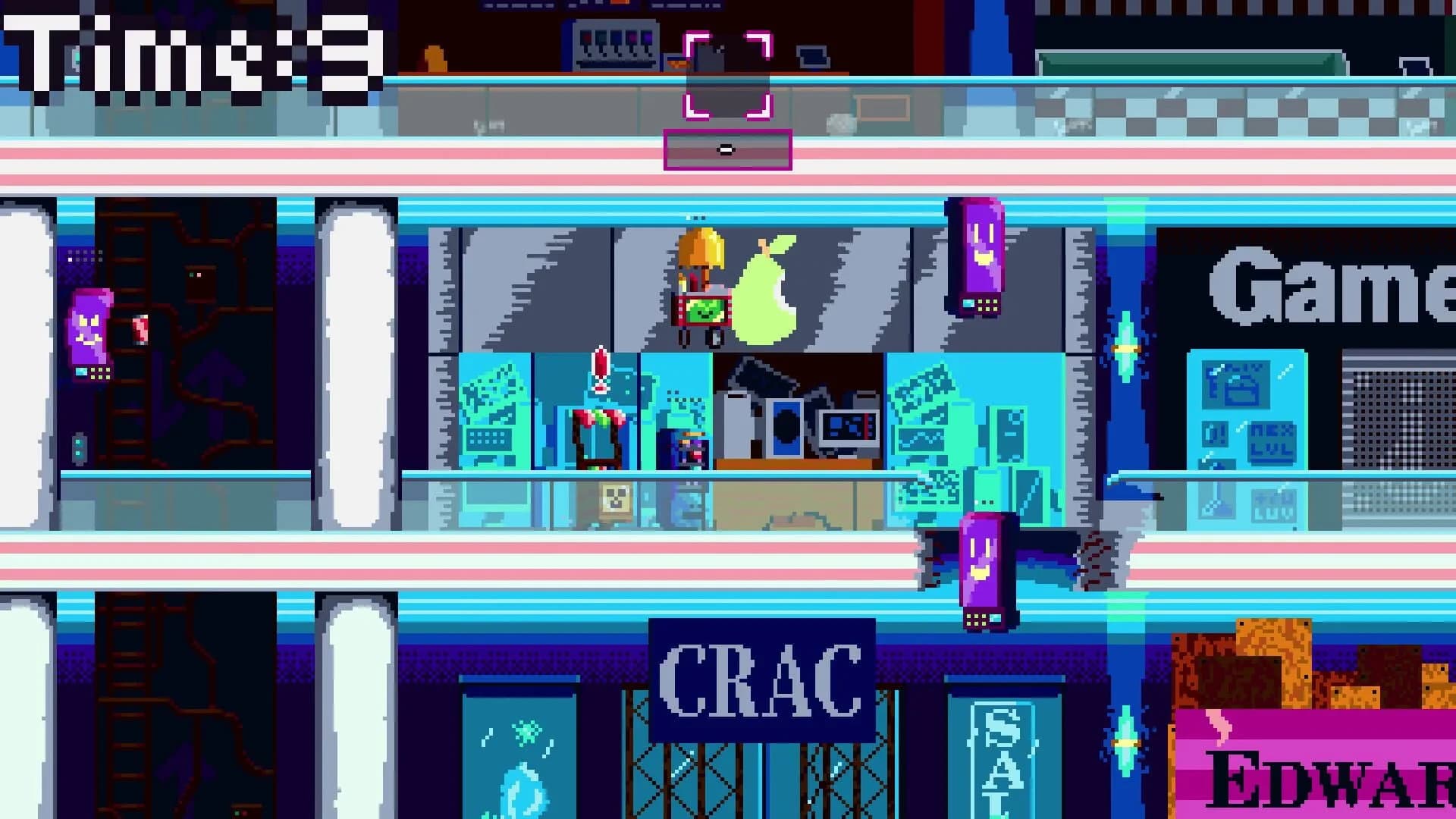Open the elevator hatch below the brackets
1456x819 pixels.
[726, 149]
